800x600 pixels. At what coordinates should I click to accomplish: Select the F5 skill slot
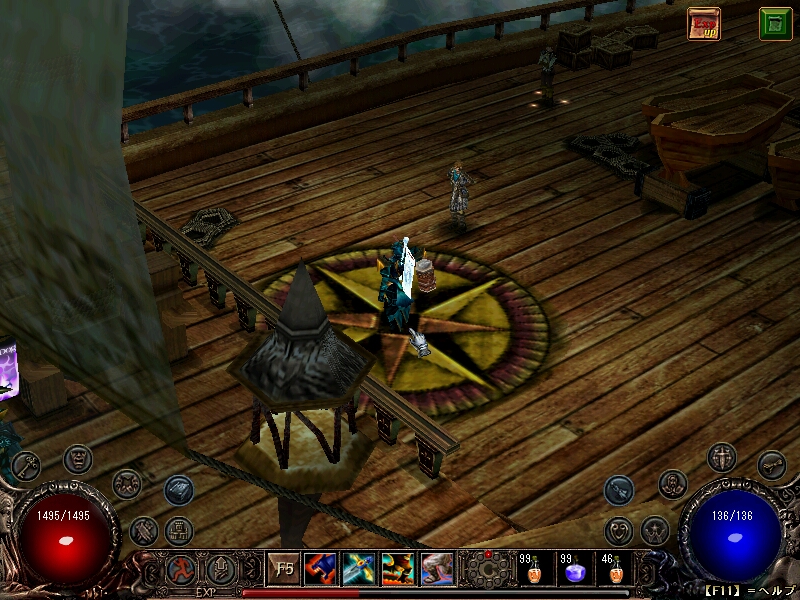pyautogui.click(x=285, y=570)
